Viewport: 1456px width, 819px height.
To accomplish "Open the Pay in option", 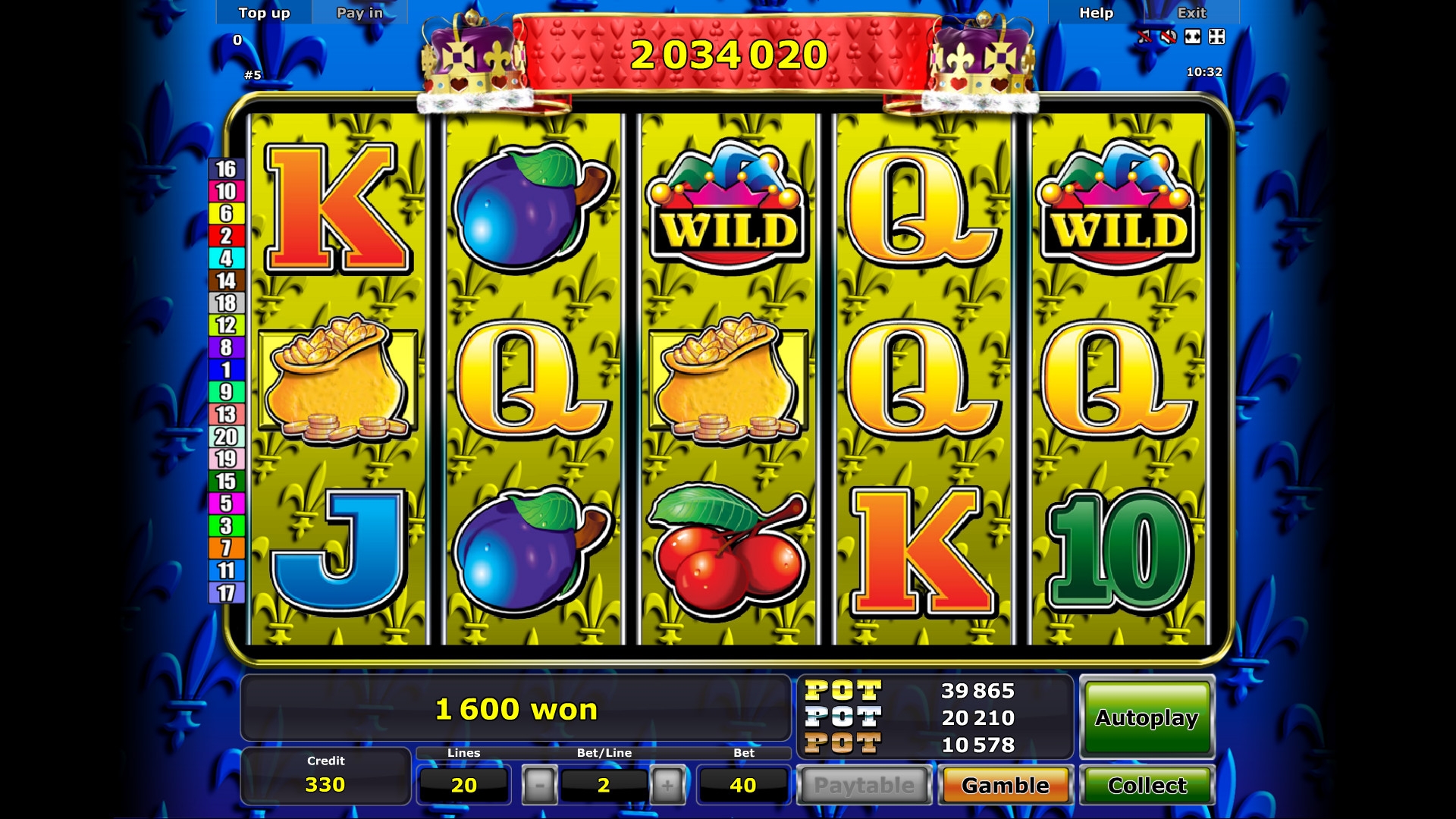I will (x=359, y=13).
